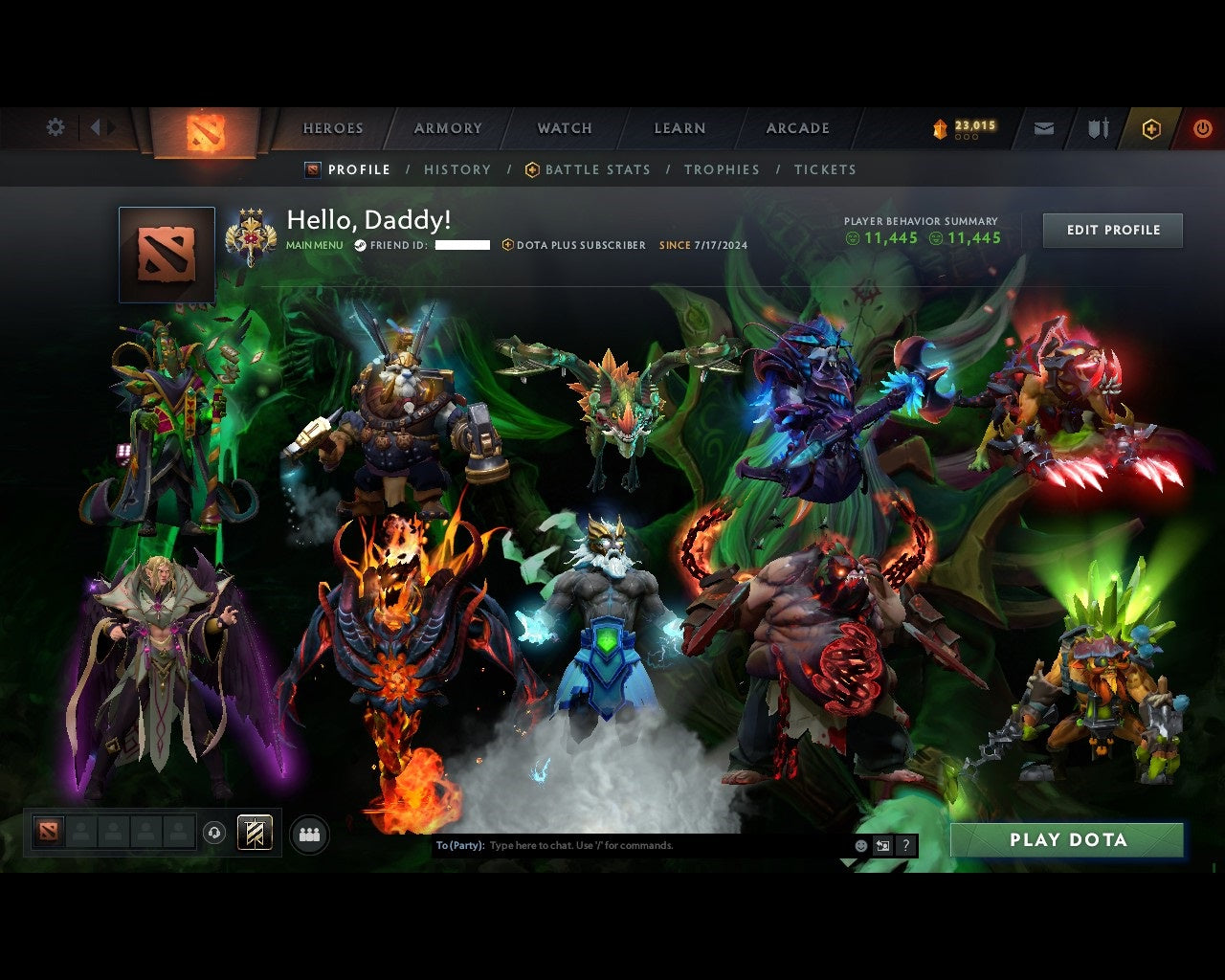Click the red power exit icon

1203,127
